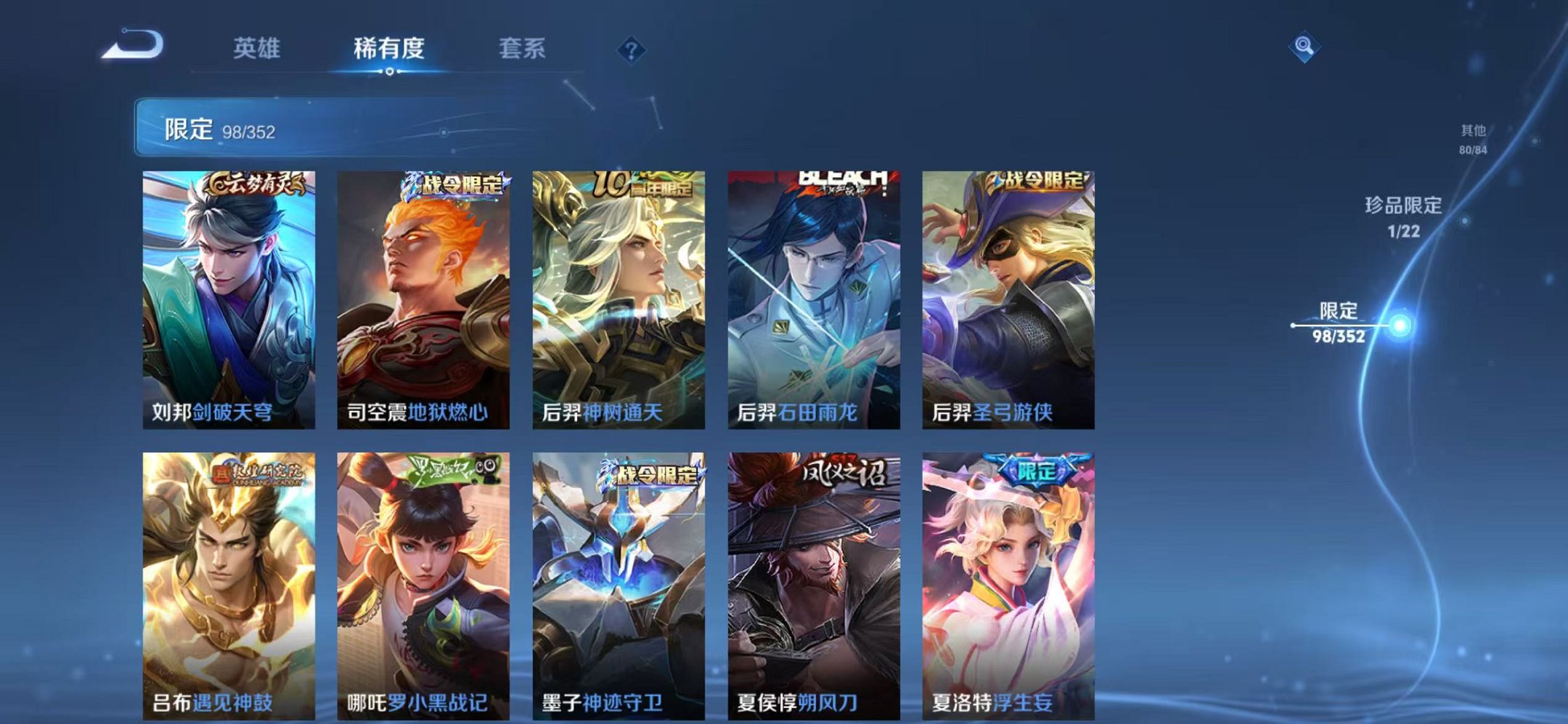
Task: Stay on the 稀有度 tab by clicking it
Action: coord(391,47)
